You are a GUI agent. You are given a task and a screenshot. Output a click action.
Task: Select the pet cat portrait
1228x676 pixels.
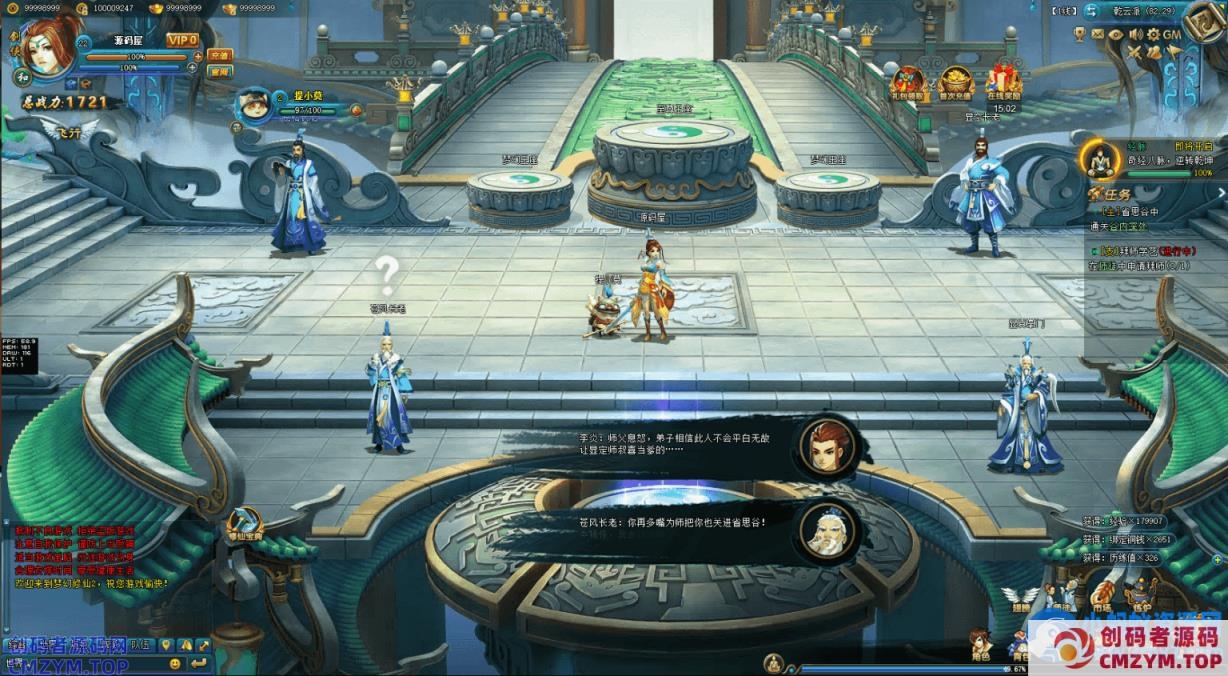pos(253,104)
